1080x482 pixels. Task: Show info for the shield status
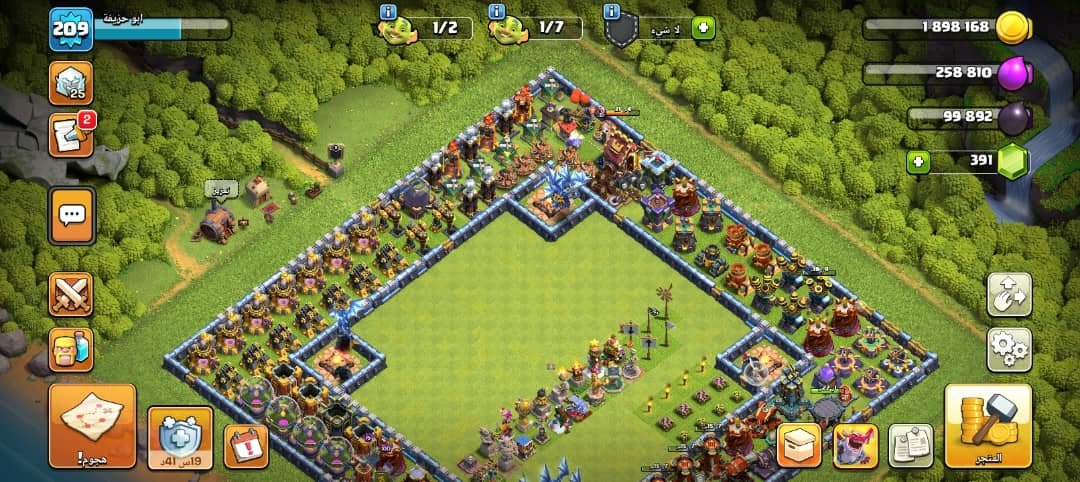[612, 12]
